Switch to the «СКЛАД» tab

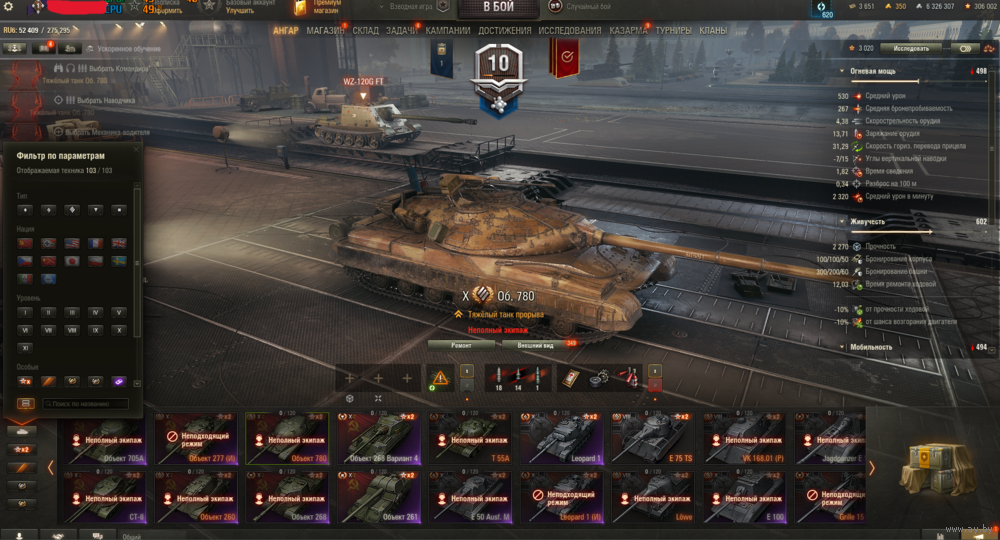pyautogui.click(x=366, y=30)
